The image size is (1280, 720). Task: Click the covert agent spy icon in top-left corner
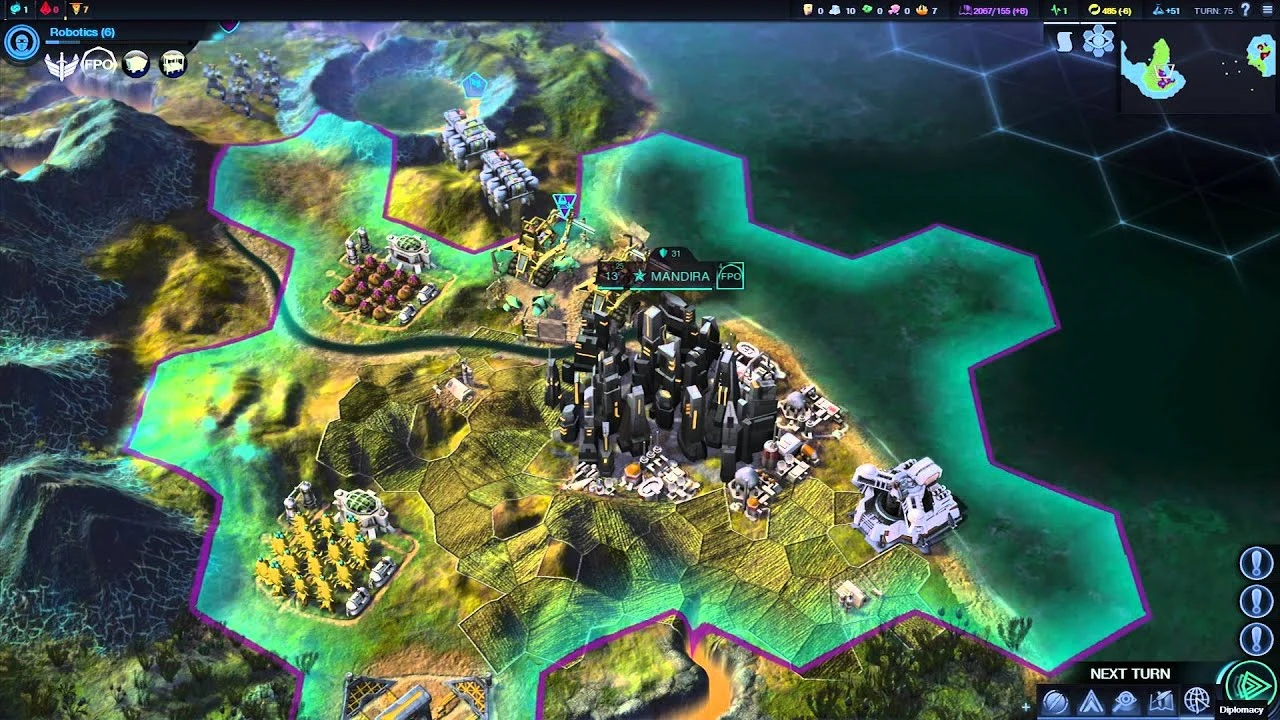pos(21,42)
